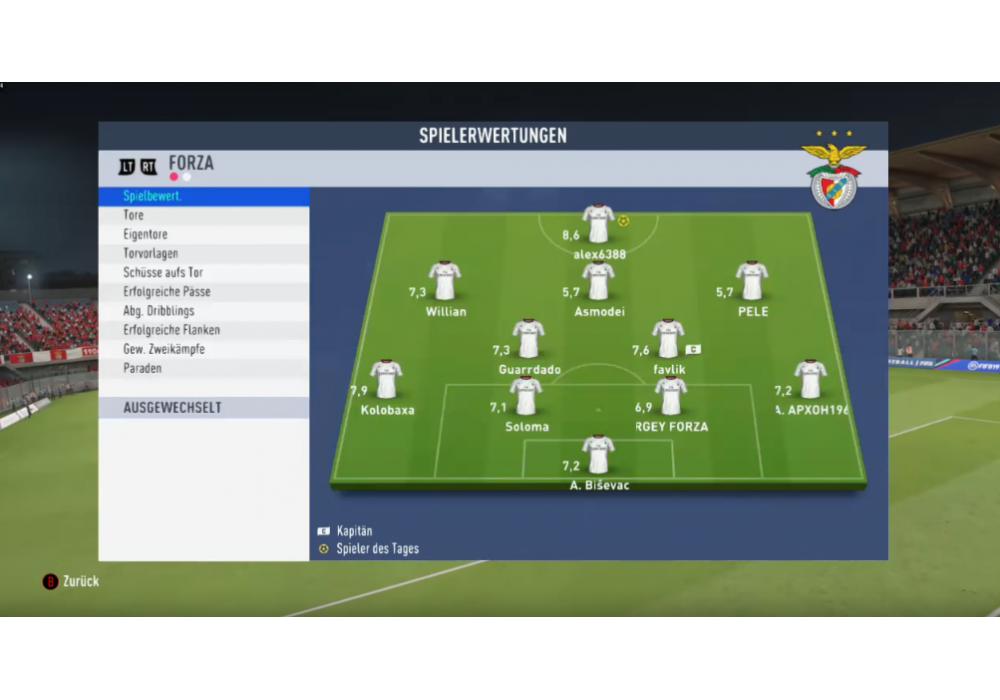
Task: Open the Torvorlagen stat entry
Action: tap(203, 254)
